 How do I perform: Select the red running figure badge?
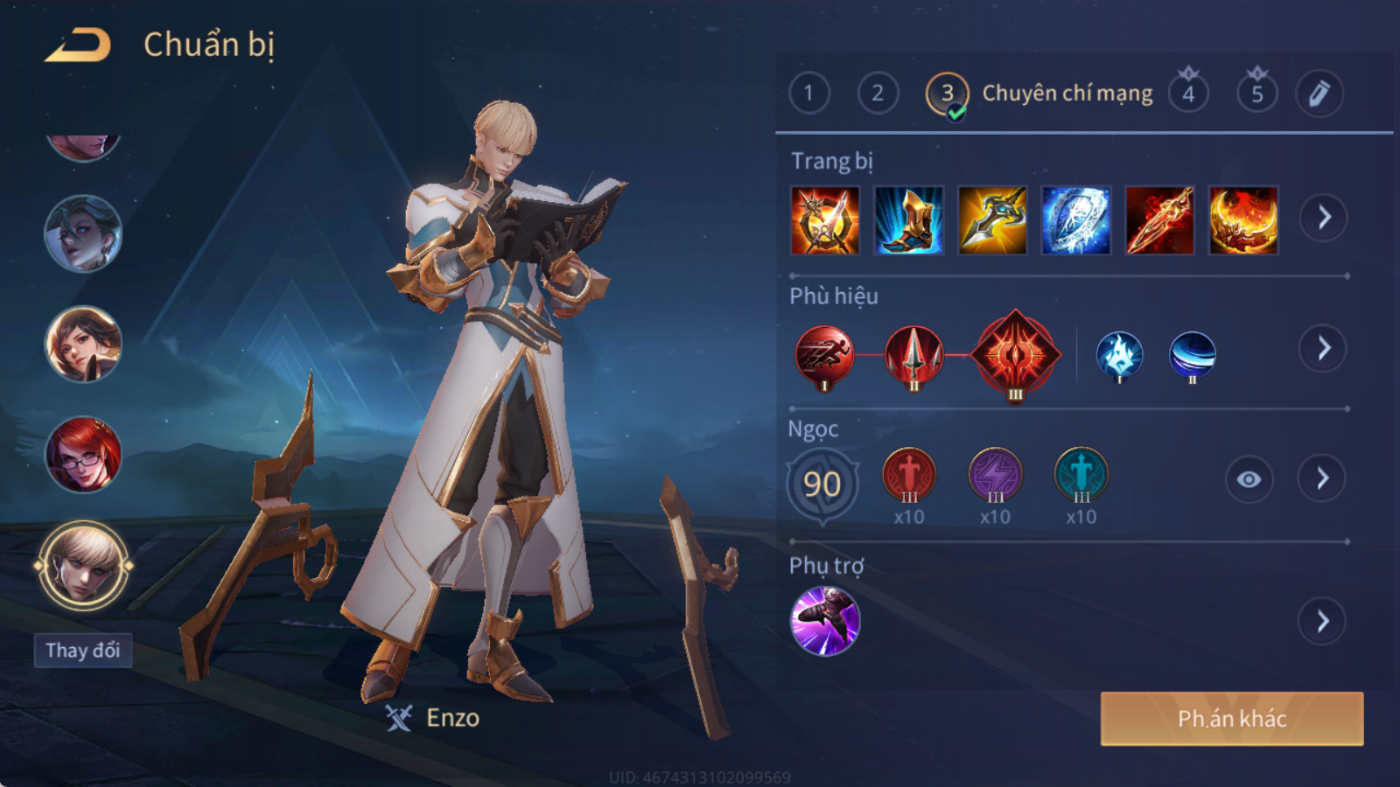click(825, 354)
